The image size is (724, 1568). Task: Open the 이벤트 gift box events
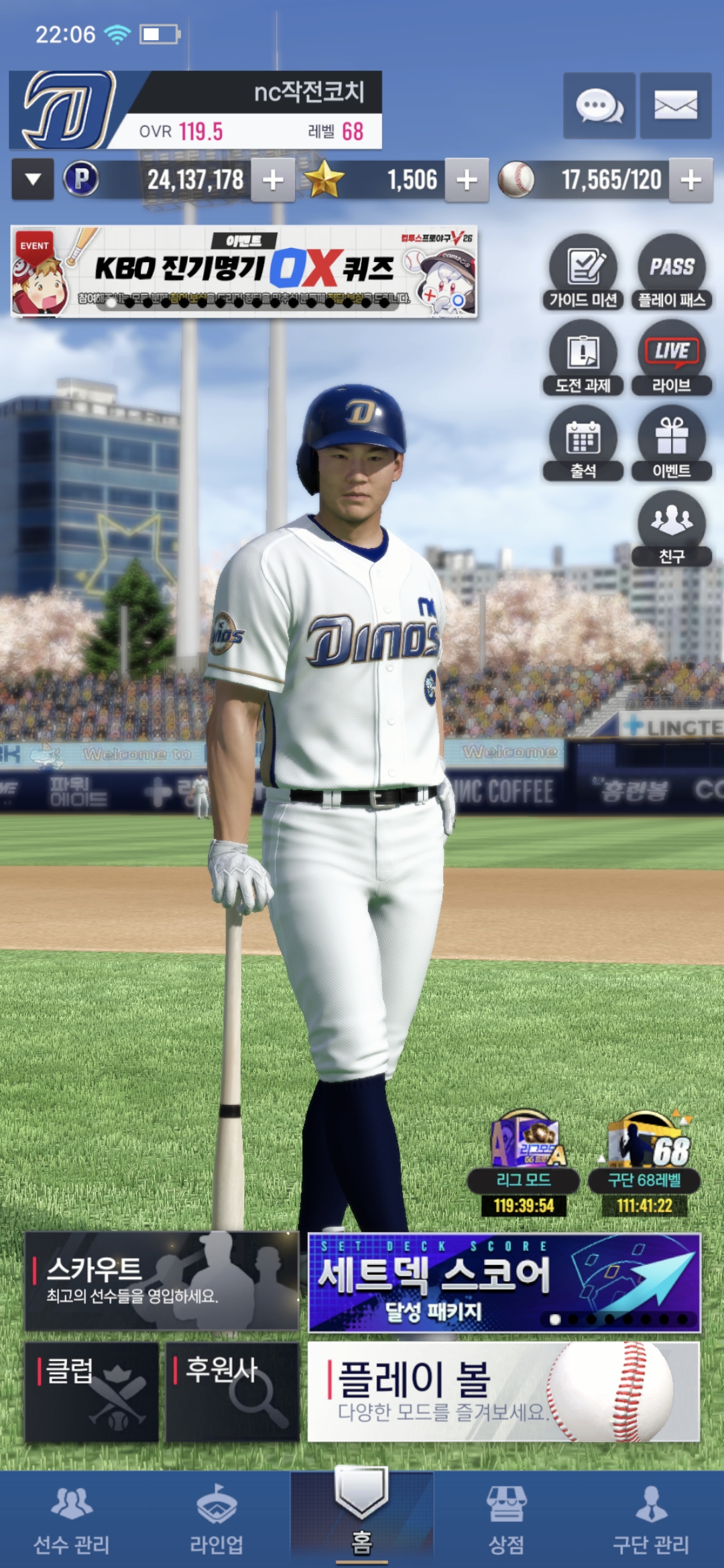[671, 444]
